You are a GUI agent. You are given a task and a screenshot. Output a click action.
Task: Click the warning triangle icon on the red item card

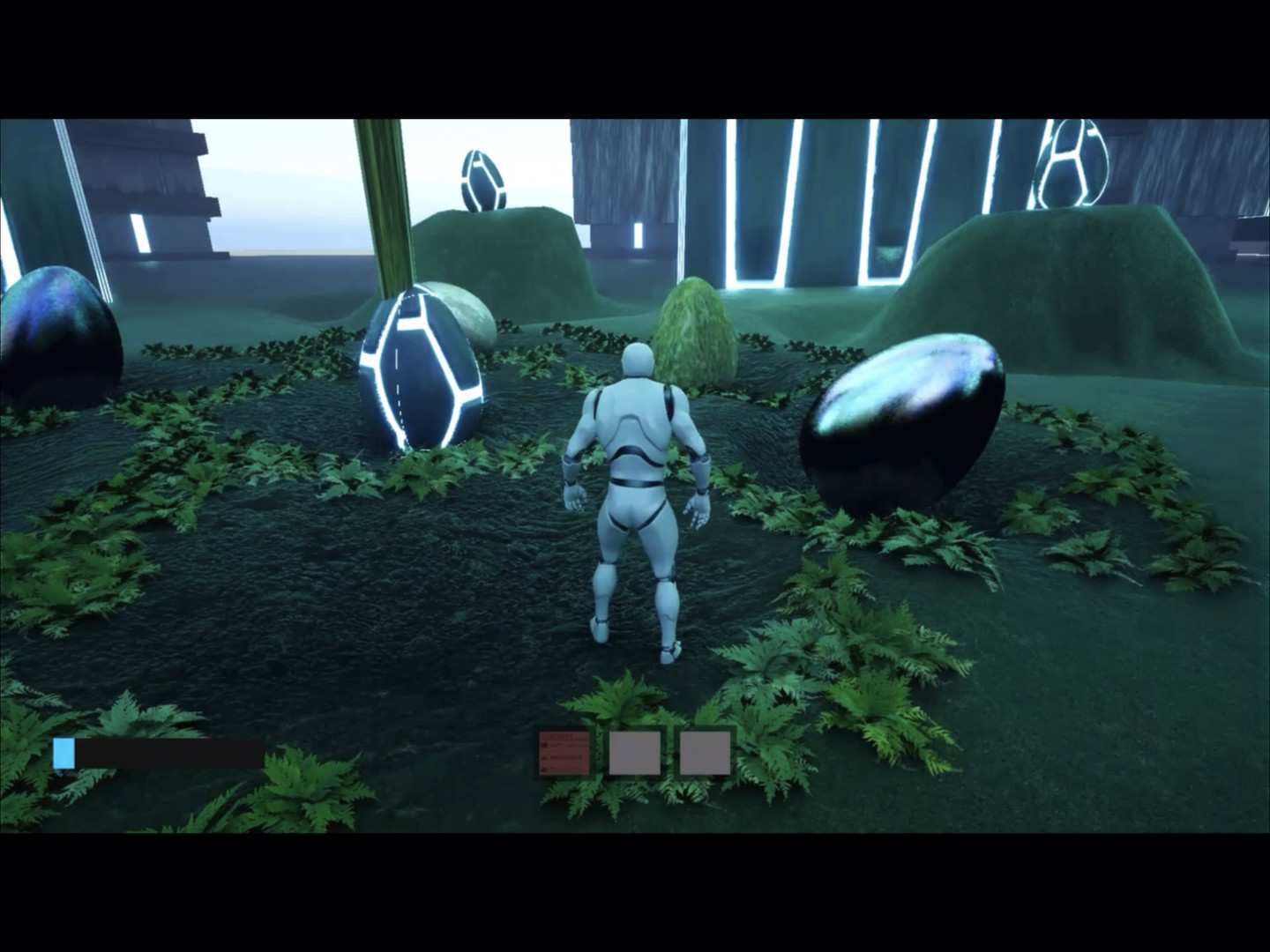click(543, 756)
